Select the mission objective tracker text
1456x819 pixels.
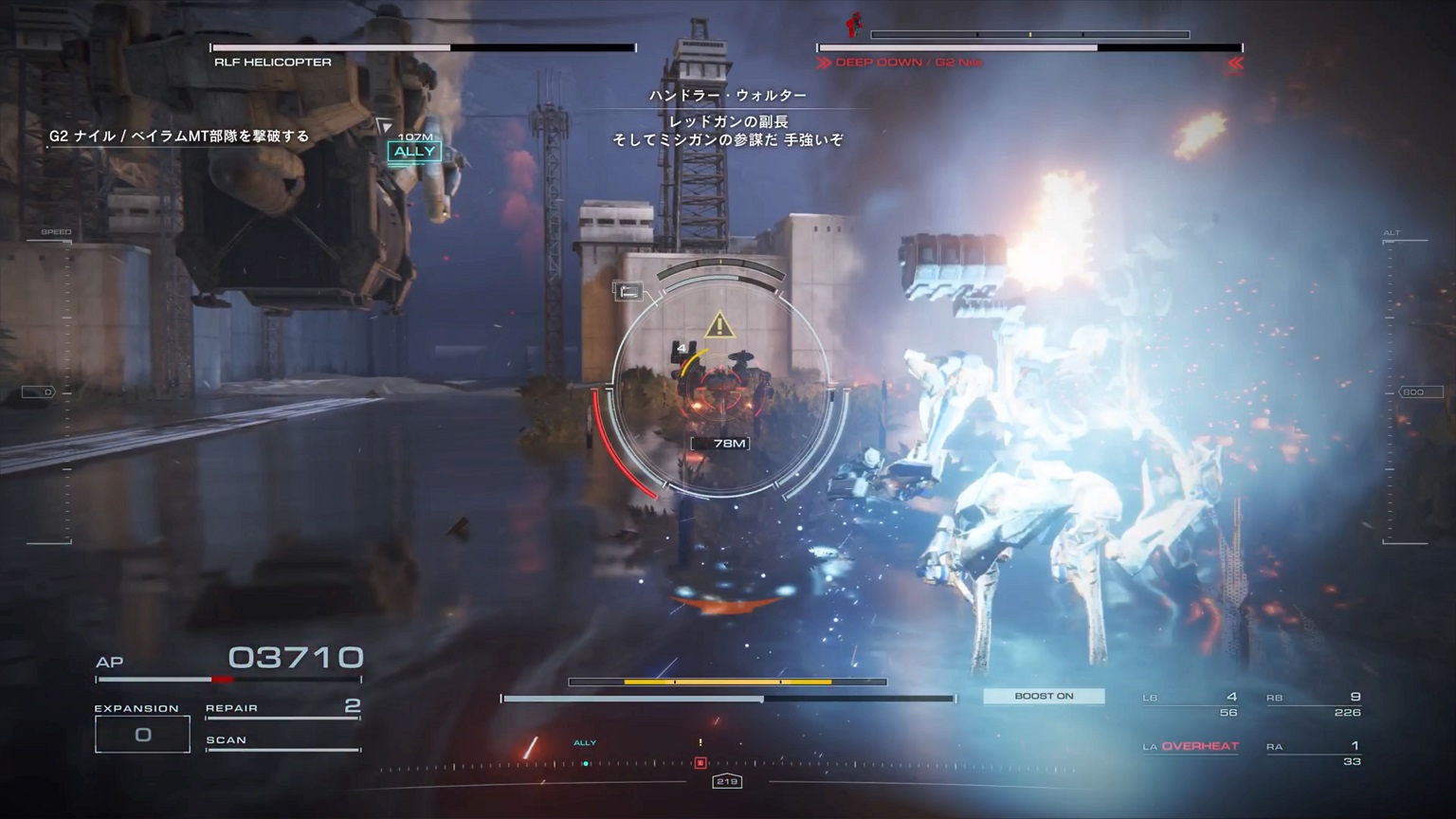pyautogui.click(x=179, y=136)
